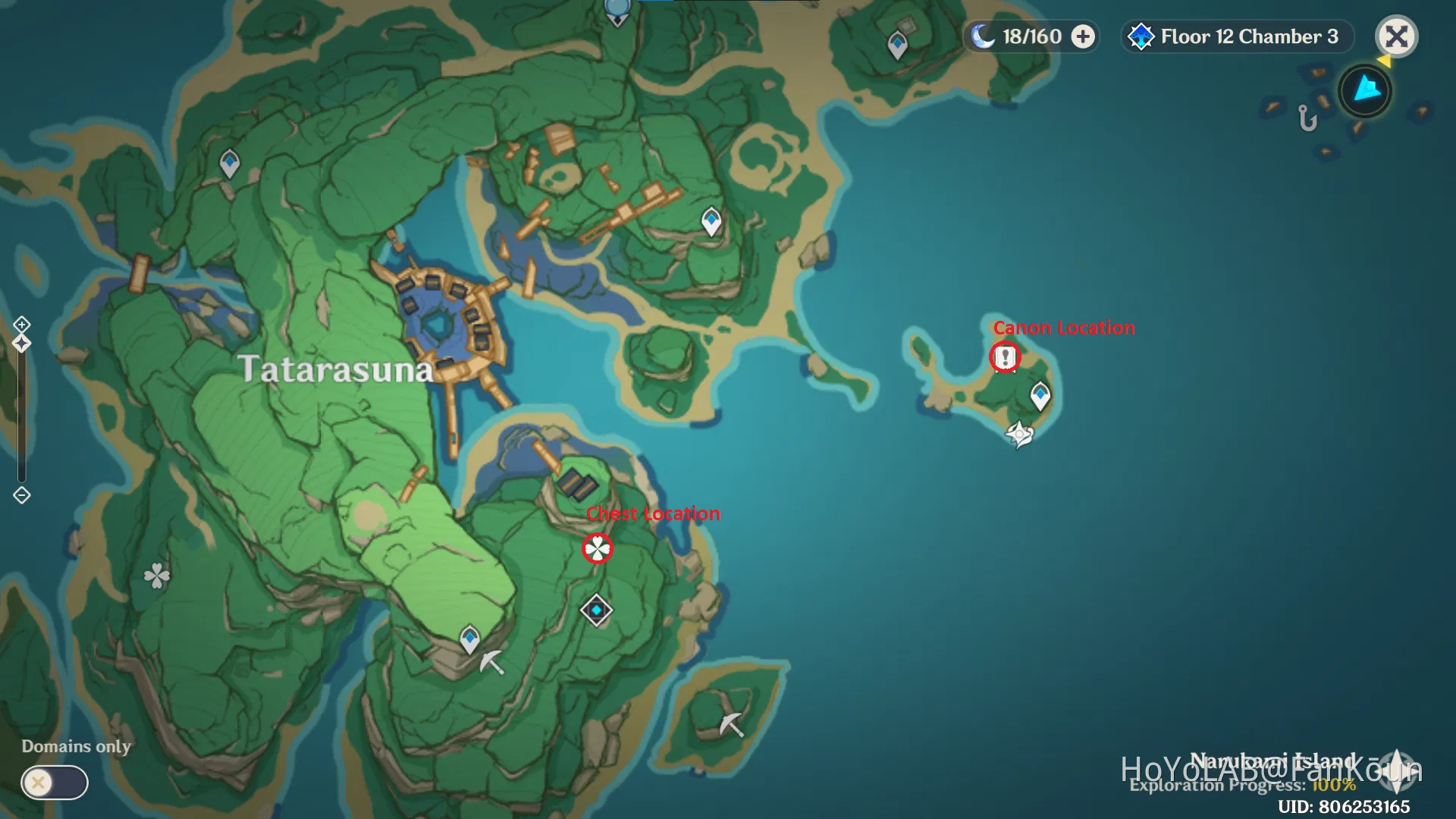Select the domain entrance diamond below Chest Location
1456x819 pixels.
[x=596, y=610]
